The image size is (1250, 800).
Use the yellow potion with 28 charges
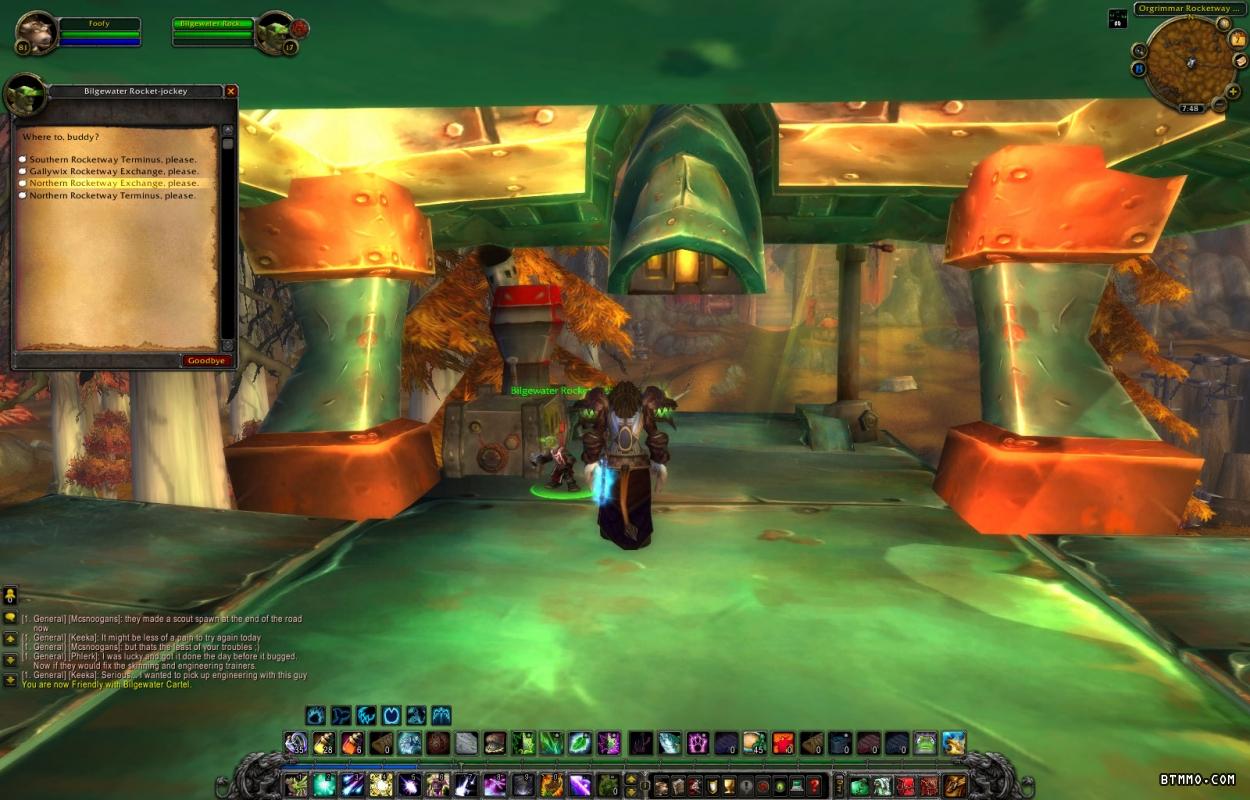pyautogui.click(x=323, y=743)
